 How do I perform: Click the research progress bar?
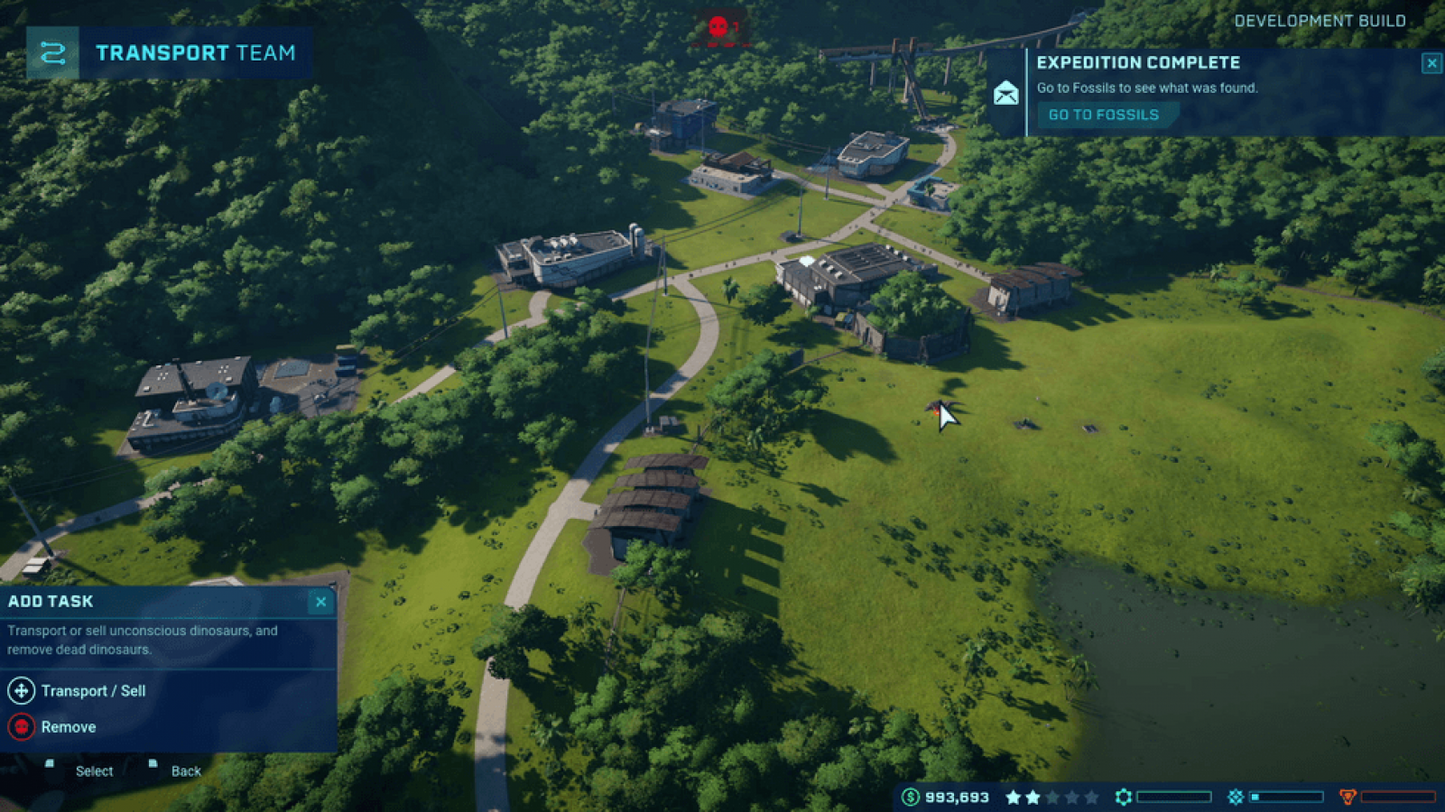click(x=1173, y=796)
